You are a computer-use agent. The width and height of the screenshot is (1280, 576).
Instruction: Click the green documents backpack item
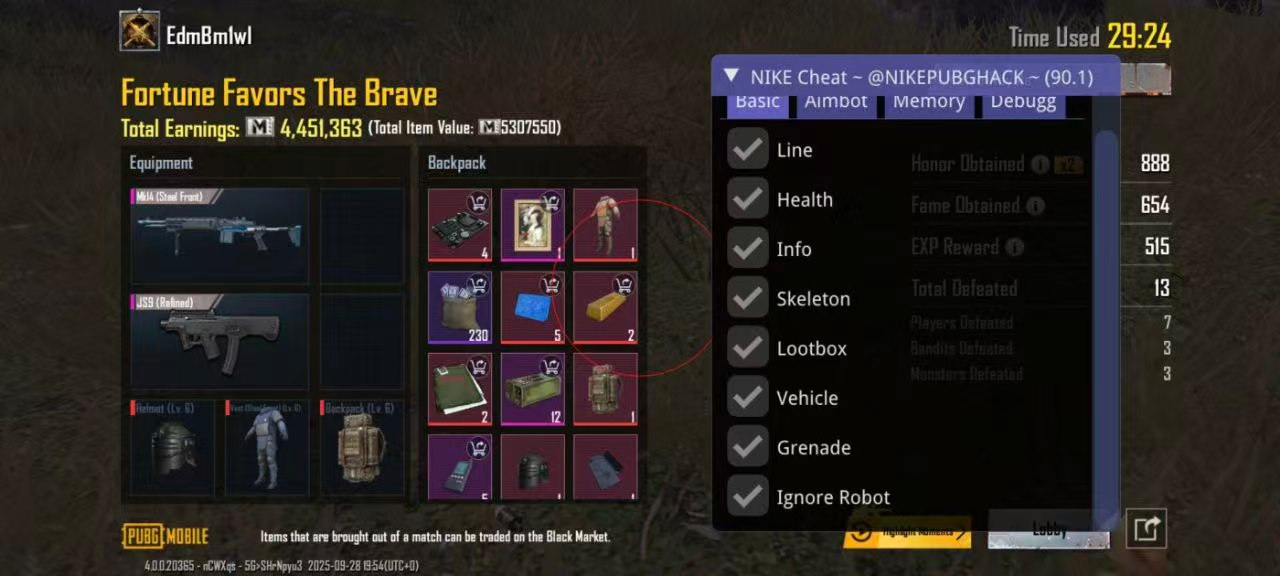pyautogui.click(x=460, y=388)
